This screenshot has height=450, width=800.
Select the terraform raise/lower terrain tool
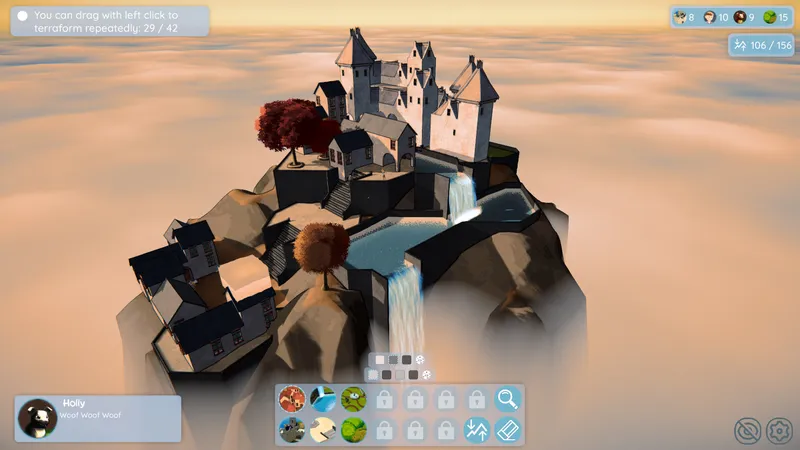point(477,430)
